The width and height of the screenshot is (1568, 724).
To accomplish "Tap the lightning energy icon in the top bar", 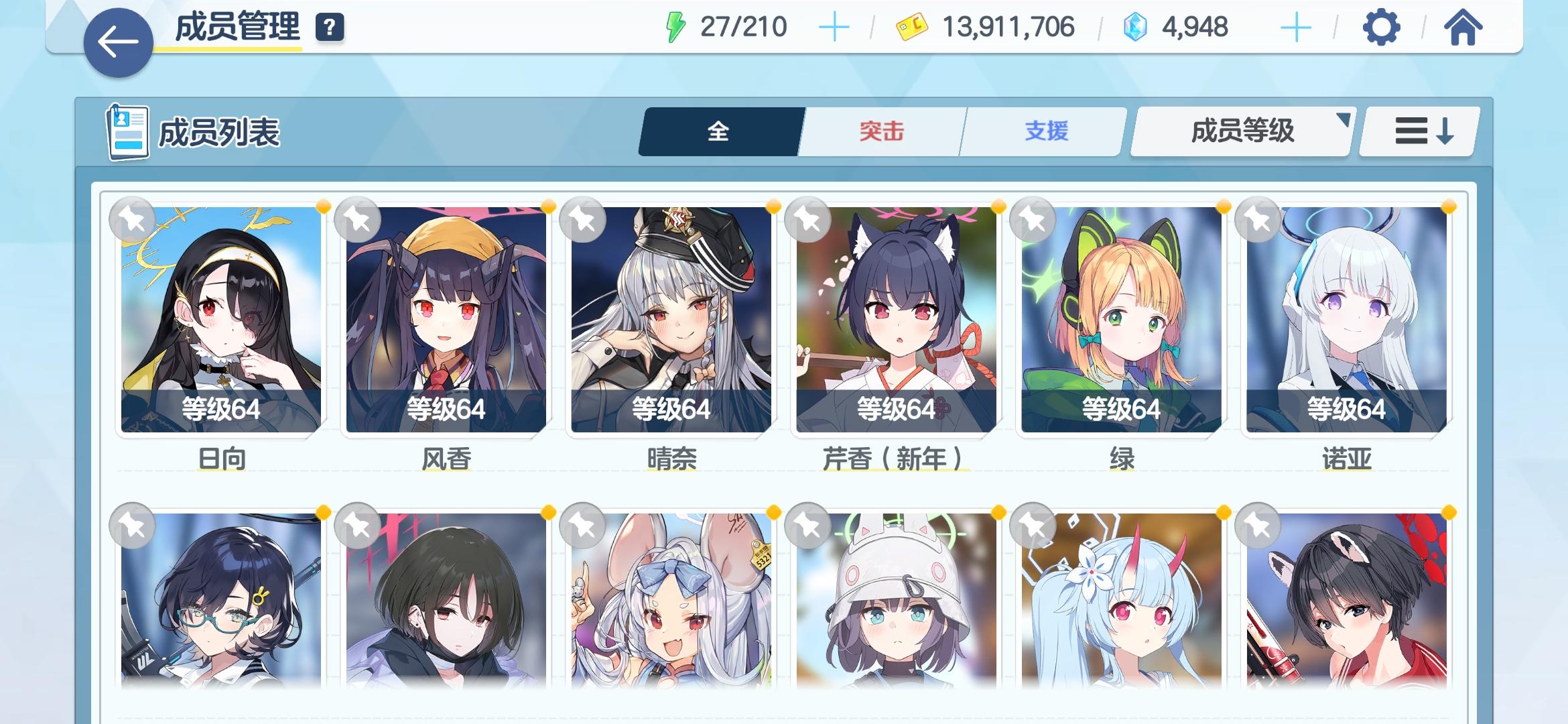I will point(675,27).
